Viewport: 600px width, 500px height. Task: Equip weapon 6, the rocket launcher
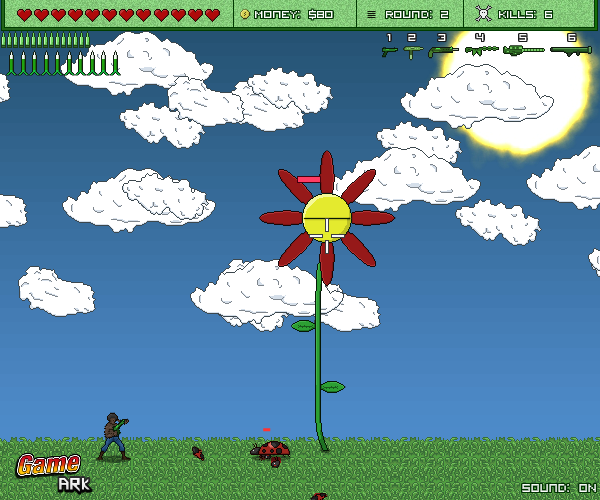click(570, 49)
